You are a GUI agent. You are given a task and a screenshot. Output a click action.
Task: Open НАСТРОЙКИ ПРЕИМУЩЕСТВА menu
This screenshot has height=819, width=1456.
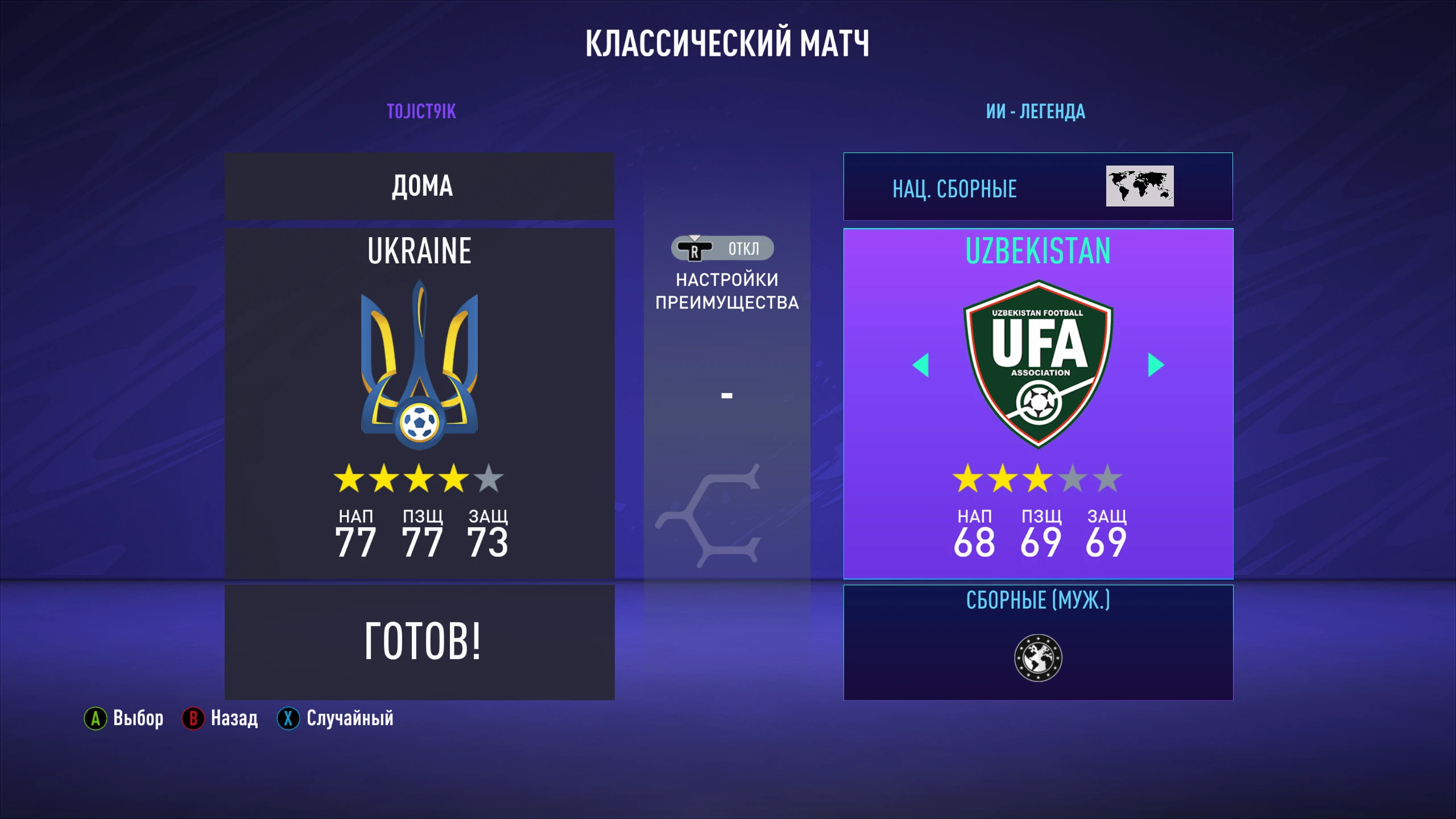point(727,291)
